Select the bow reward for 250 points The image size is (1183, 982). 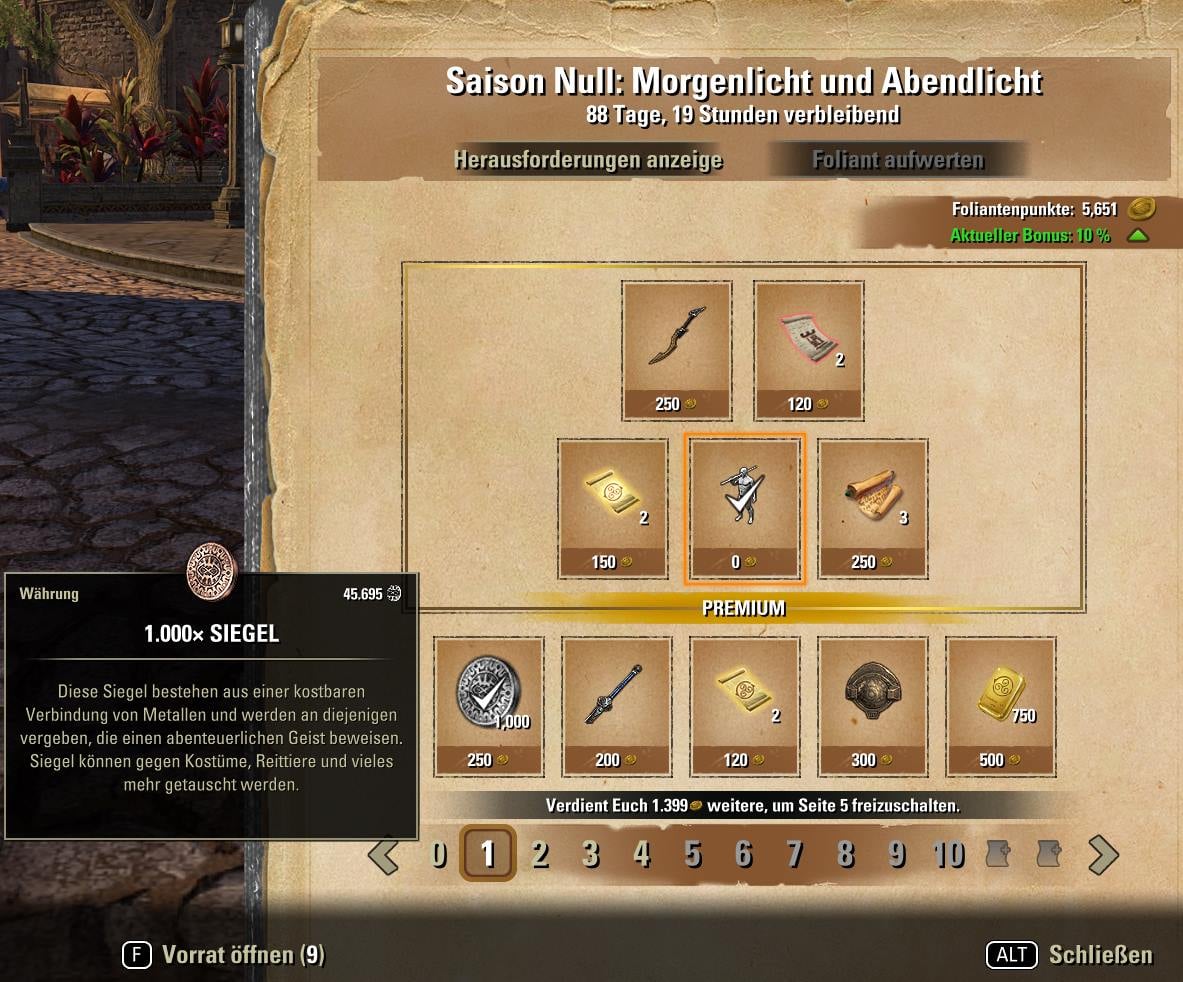click(x=676, y=350)
